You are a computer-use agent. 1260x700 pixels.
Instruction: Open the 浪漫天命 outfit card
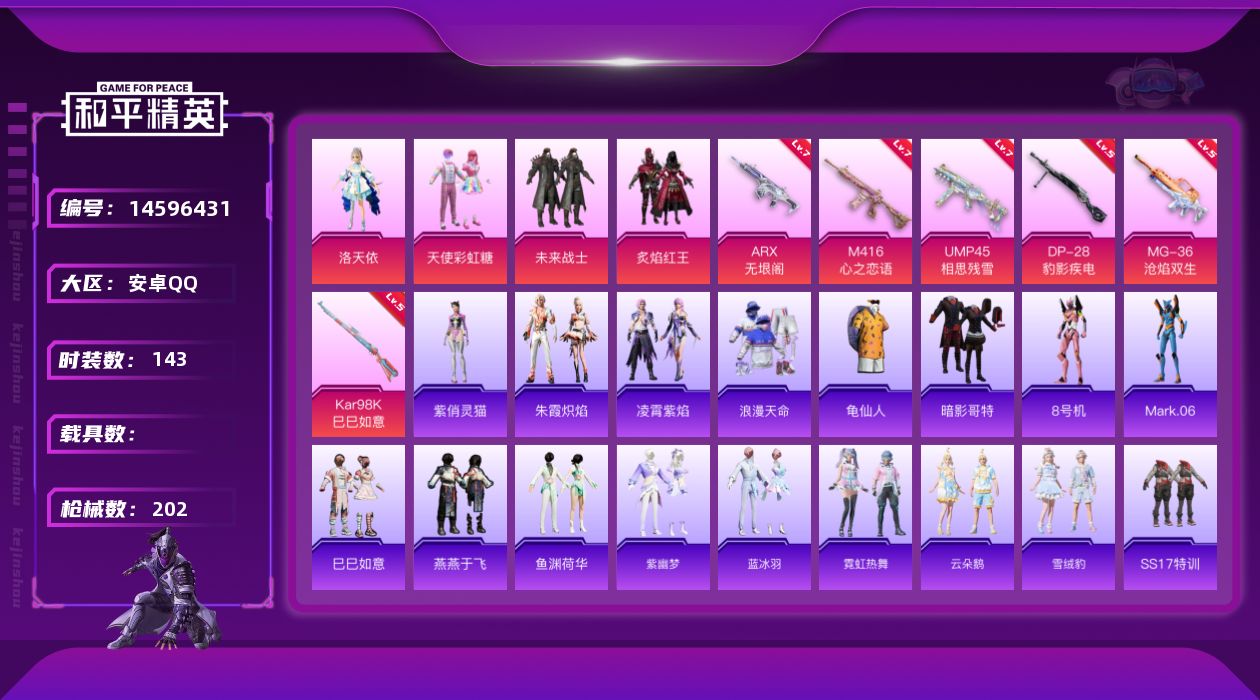pos(764,364)
